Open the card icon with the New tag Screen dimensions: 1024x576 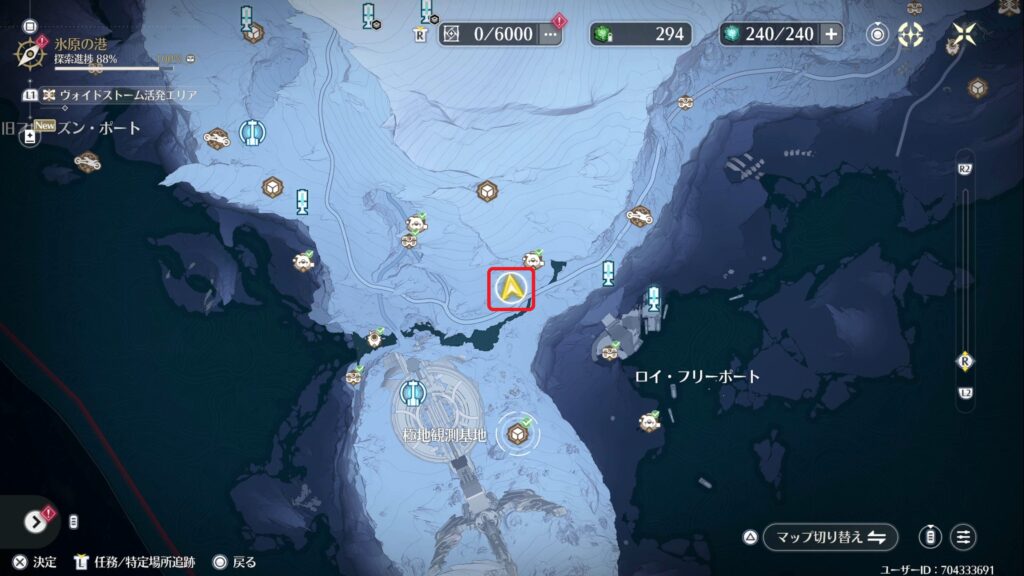click(30, 136)
